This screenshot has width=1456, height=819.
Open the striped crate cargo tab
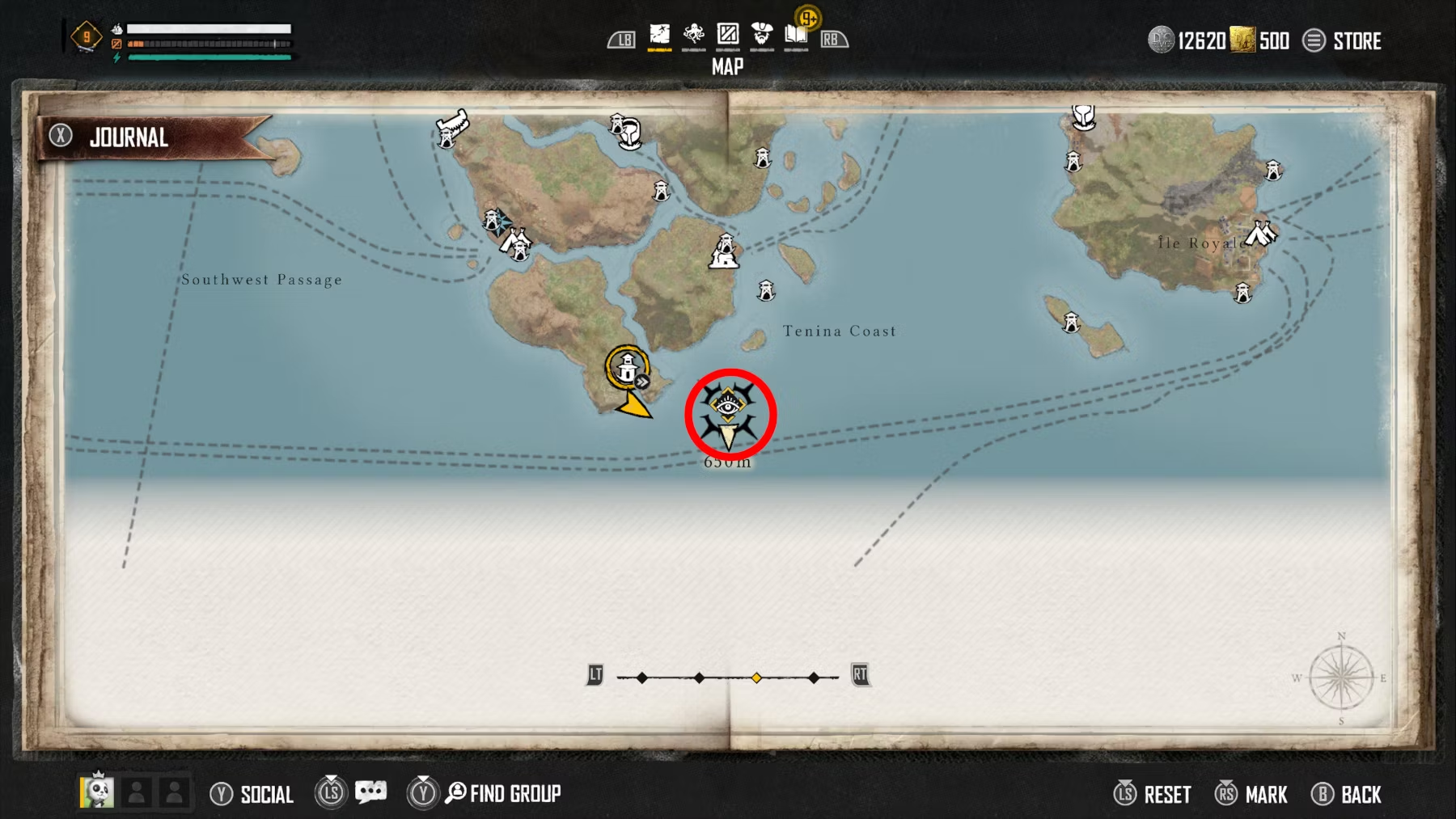pos(728,36)
